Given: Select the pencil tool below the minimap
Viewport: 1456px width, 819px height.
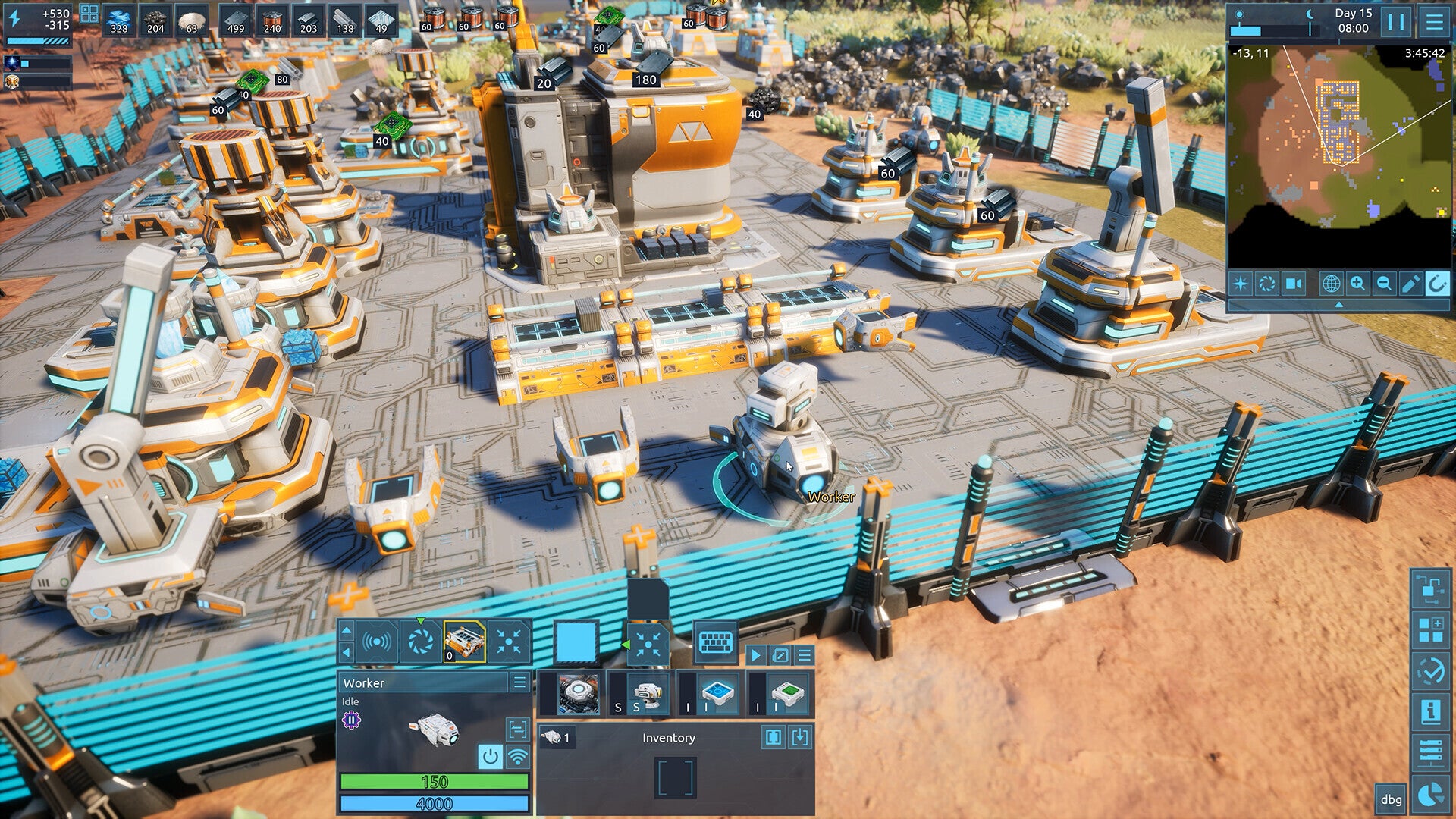Looking at the screenshot, I should click(1410, 284).
